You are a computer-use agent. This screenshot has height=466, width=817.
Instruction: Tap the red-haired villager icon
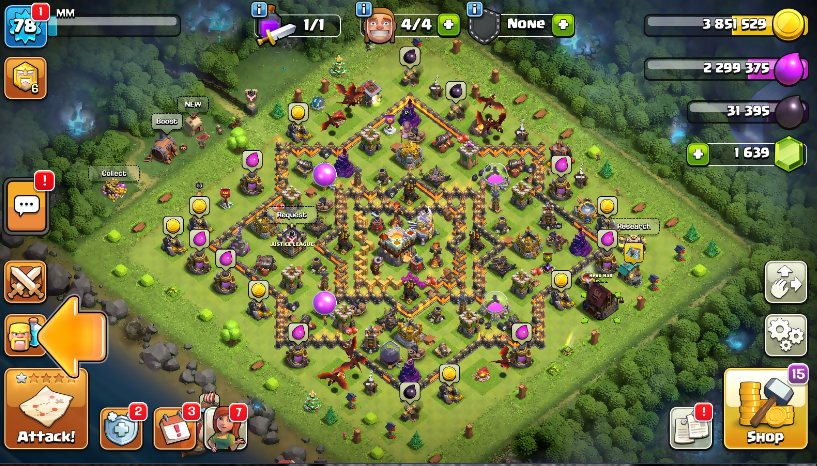pyautogui.click(x=223, y=428)
